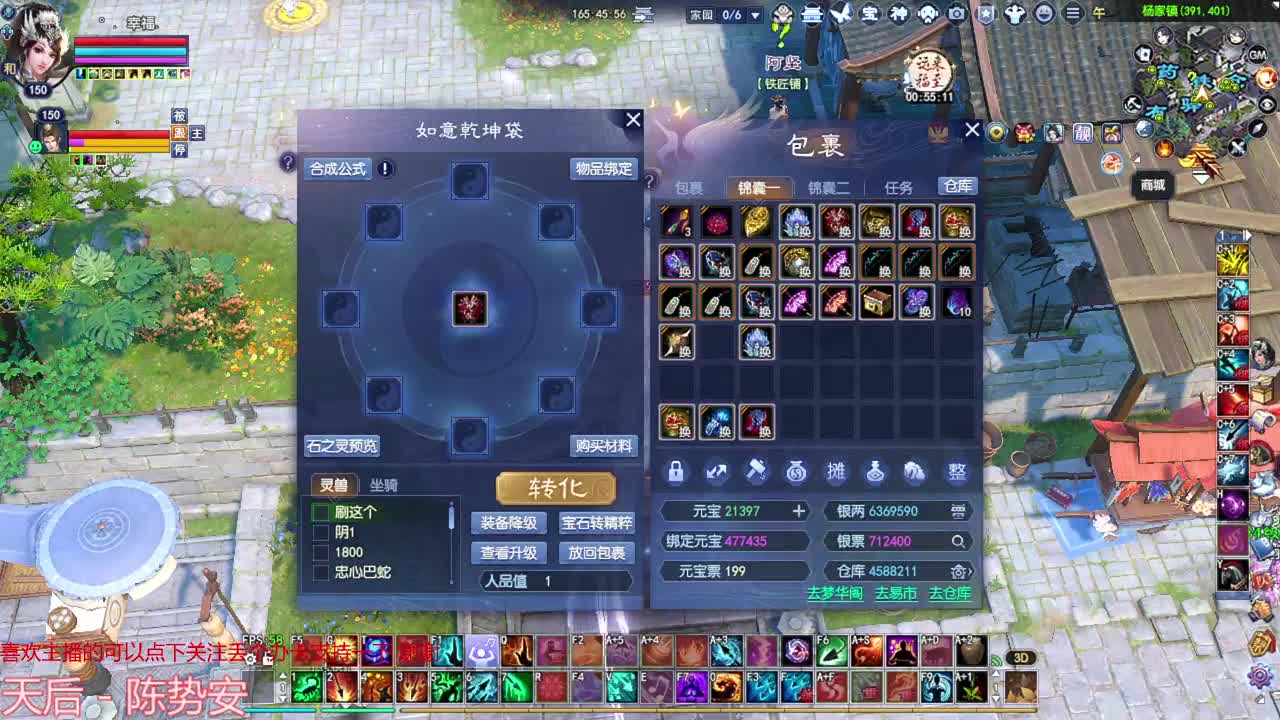Switch to the 仓库 tab in the bag window

[960, 187]
